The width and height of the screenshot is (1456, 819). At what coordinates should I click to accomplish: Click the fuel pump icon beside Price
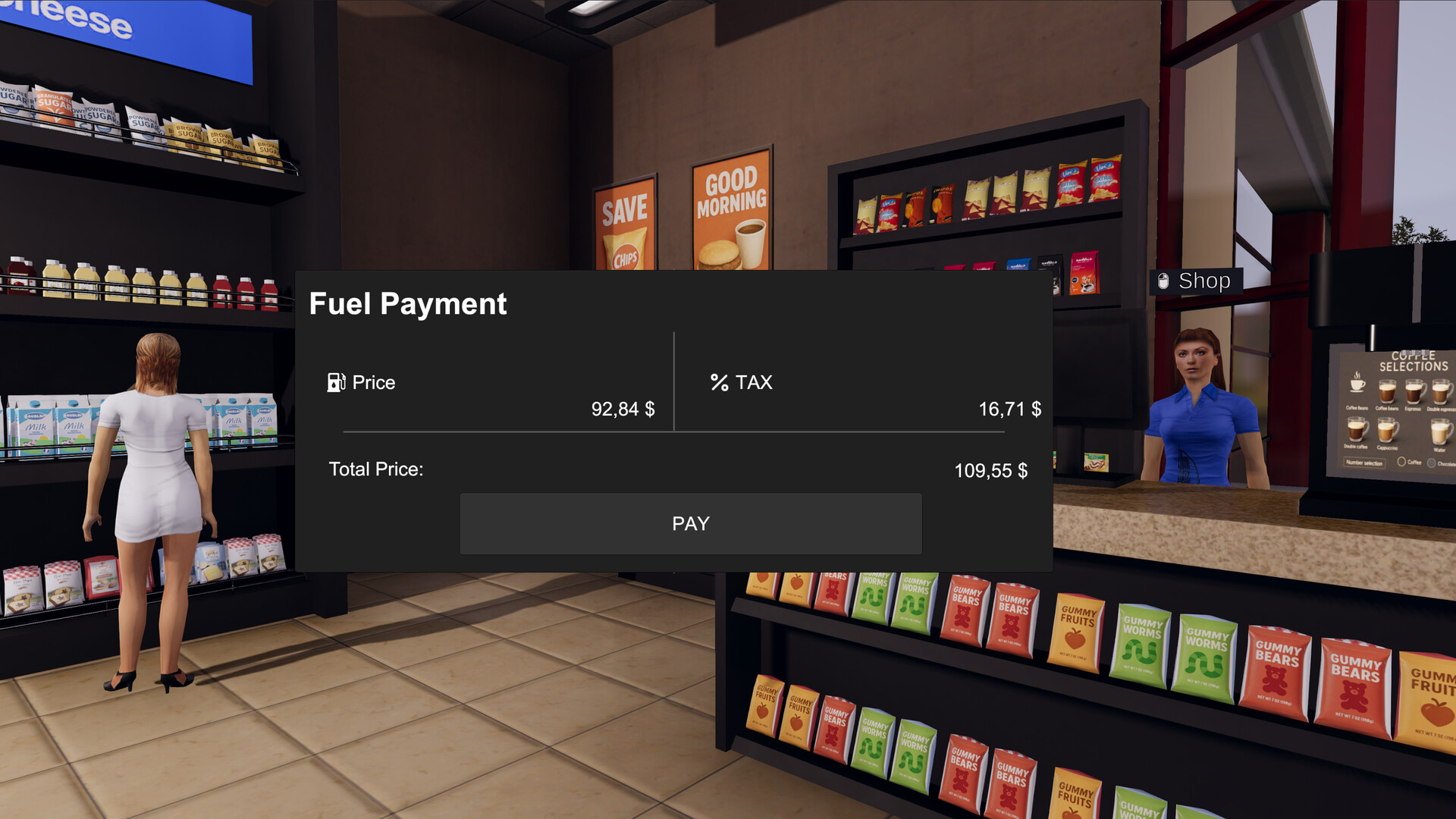pyautogui.click(x=336, y=383)
